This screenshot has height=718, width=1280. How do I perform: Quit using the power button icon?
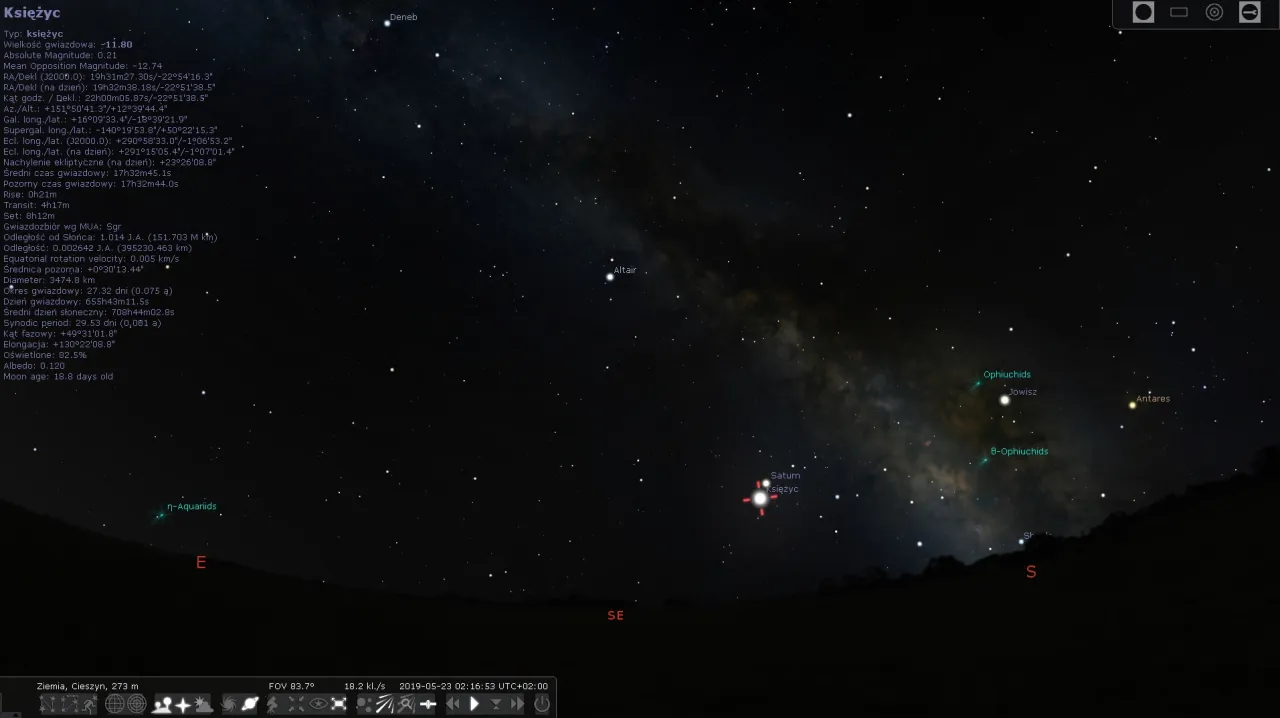[542, 704]
